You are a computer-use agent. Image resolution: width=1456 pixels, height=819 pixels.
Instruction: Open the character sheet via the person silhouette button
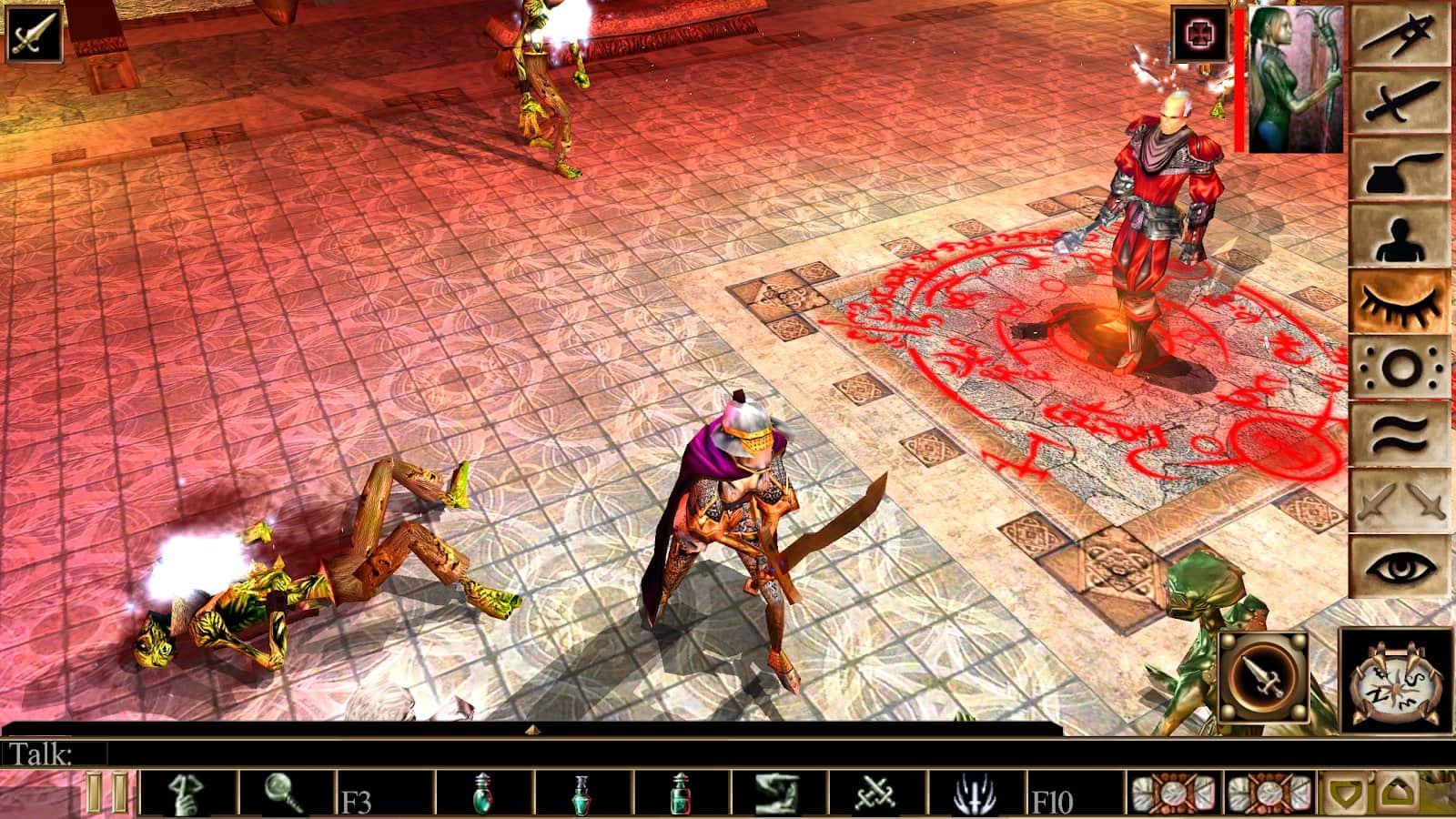(x=1399, y=235)
